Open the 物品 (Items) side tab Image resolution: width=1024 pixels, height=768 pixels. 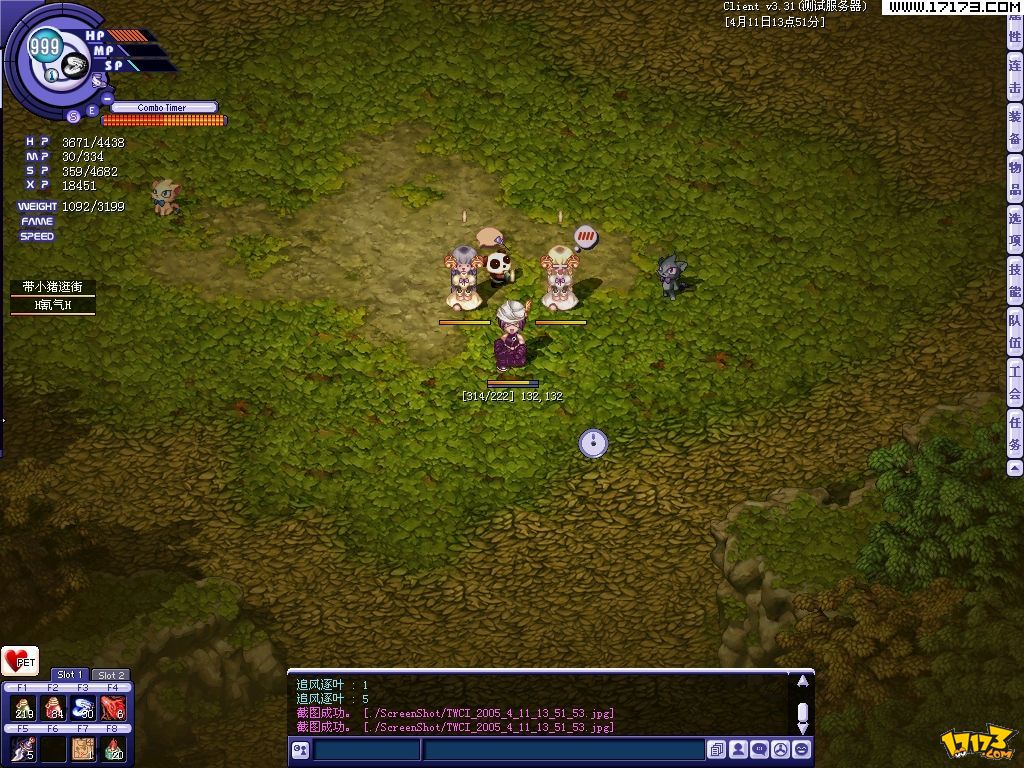pos(1015,179)
